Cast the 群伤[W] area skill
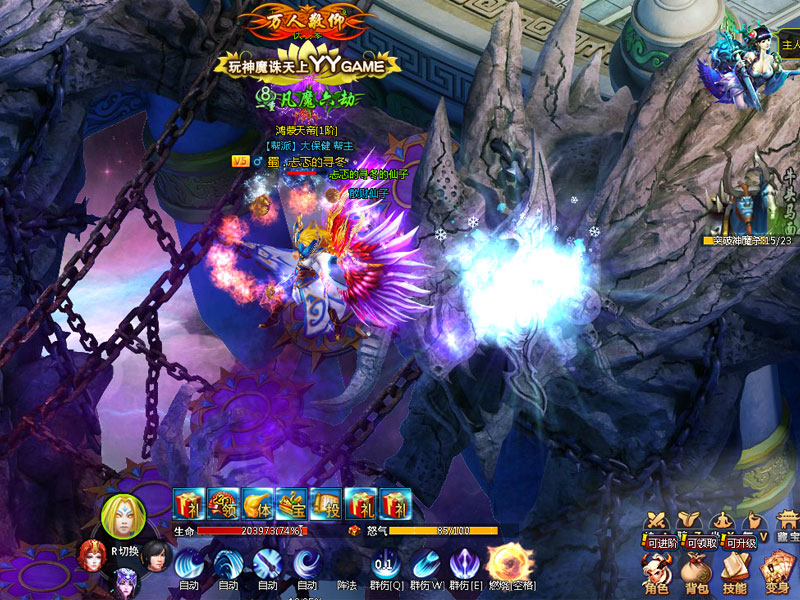The width and height of the screenshot is (800, 600). 426,563
